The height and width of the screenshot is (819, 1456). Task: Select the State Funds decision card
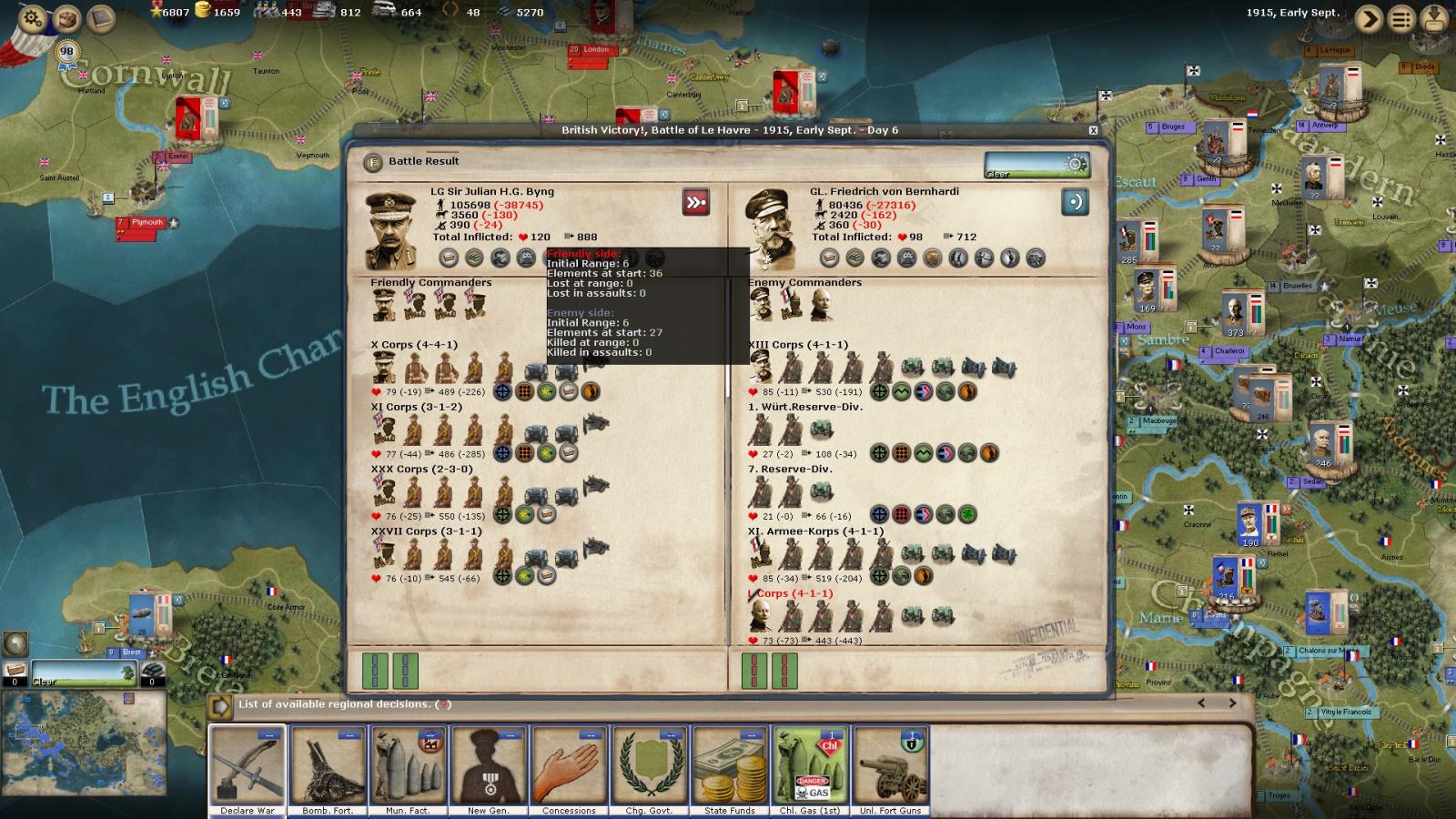[730, 769]
